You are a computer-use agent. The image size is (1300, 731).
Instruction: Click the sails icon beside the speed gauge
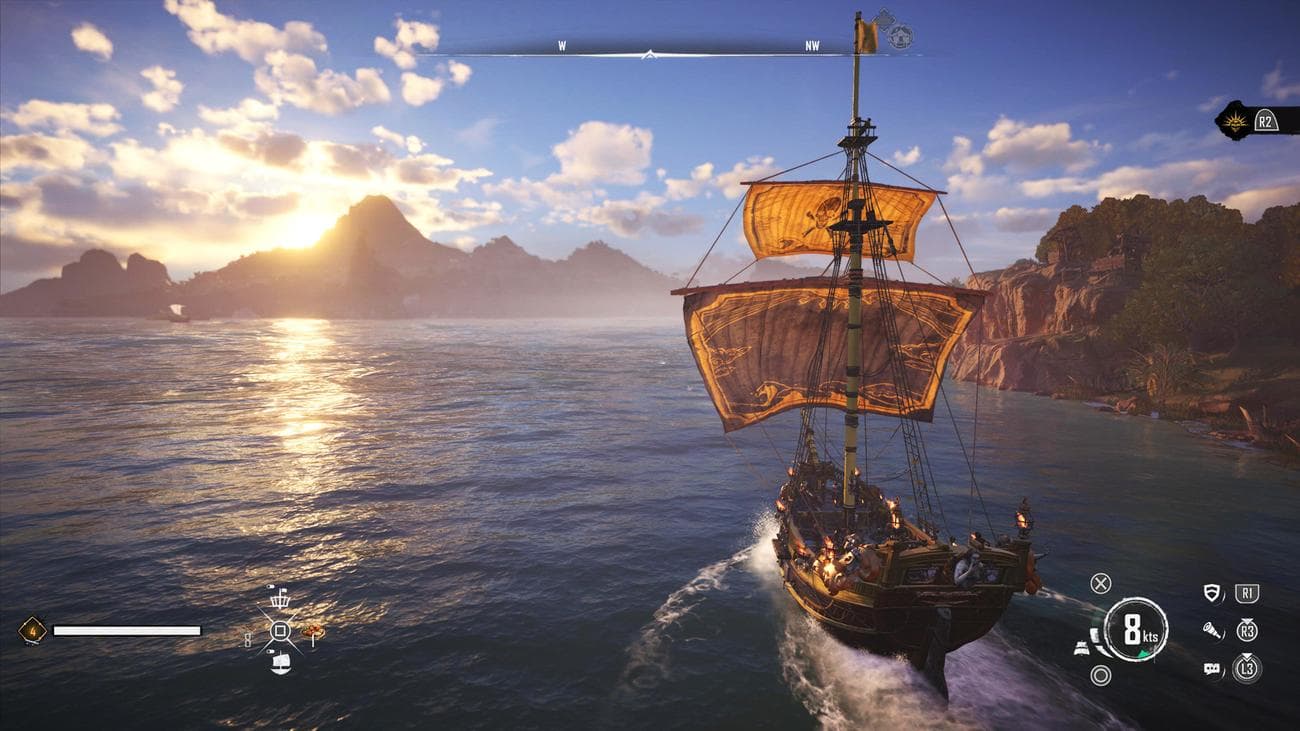click(1082, 647)
